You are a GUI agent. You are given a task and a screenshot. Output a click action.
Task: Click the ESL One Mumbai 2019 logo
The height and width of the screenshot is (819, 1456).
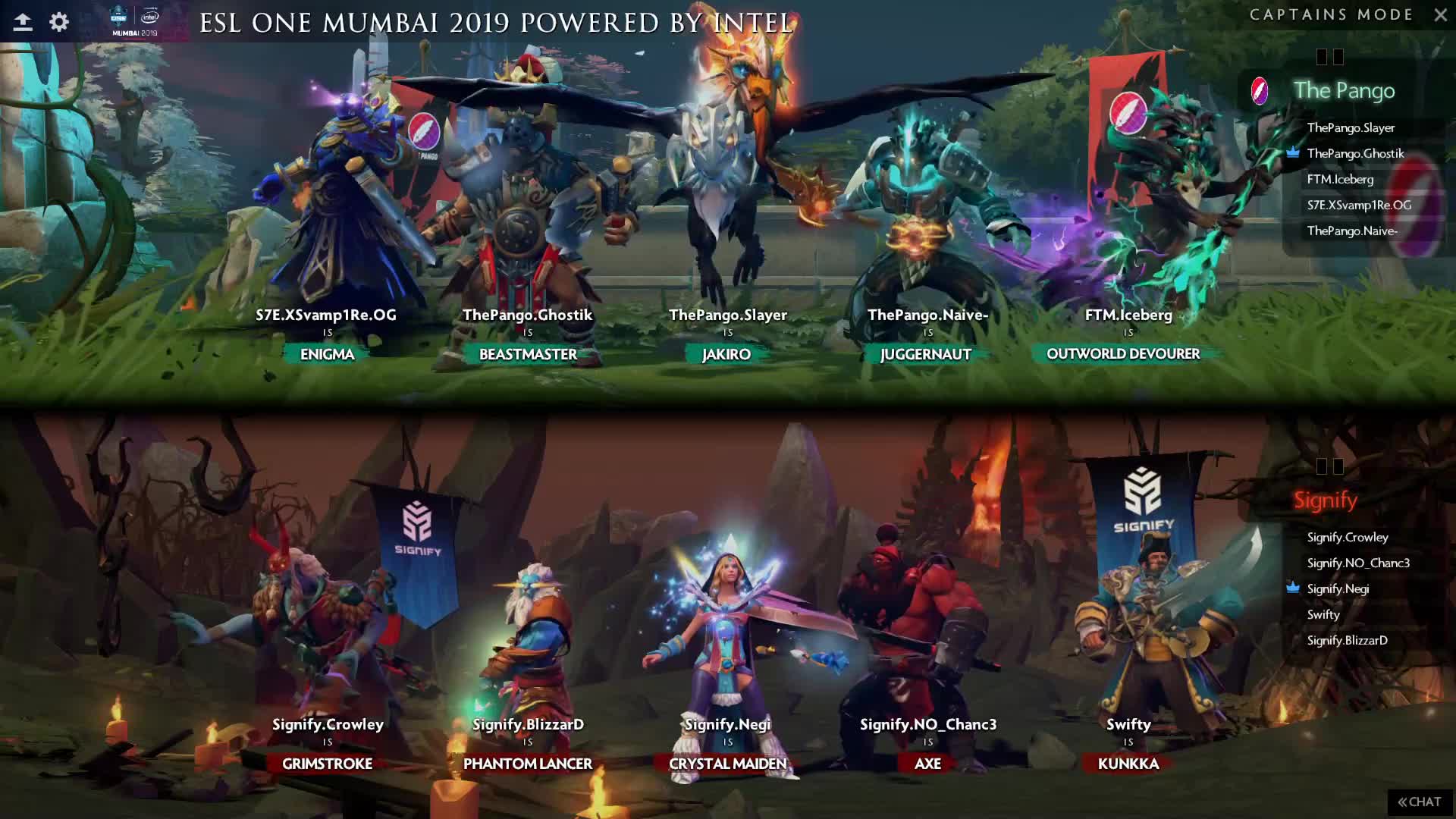tap(135, 21)
